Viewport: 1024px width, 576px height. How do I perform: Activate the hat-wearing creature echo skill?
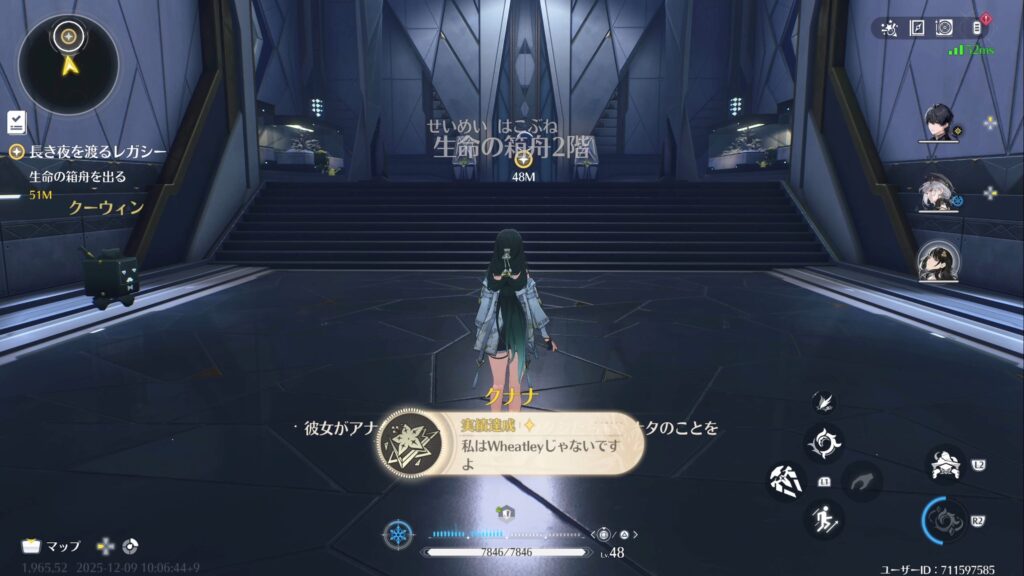click(945, 463)
